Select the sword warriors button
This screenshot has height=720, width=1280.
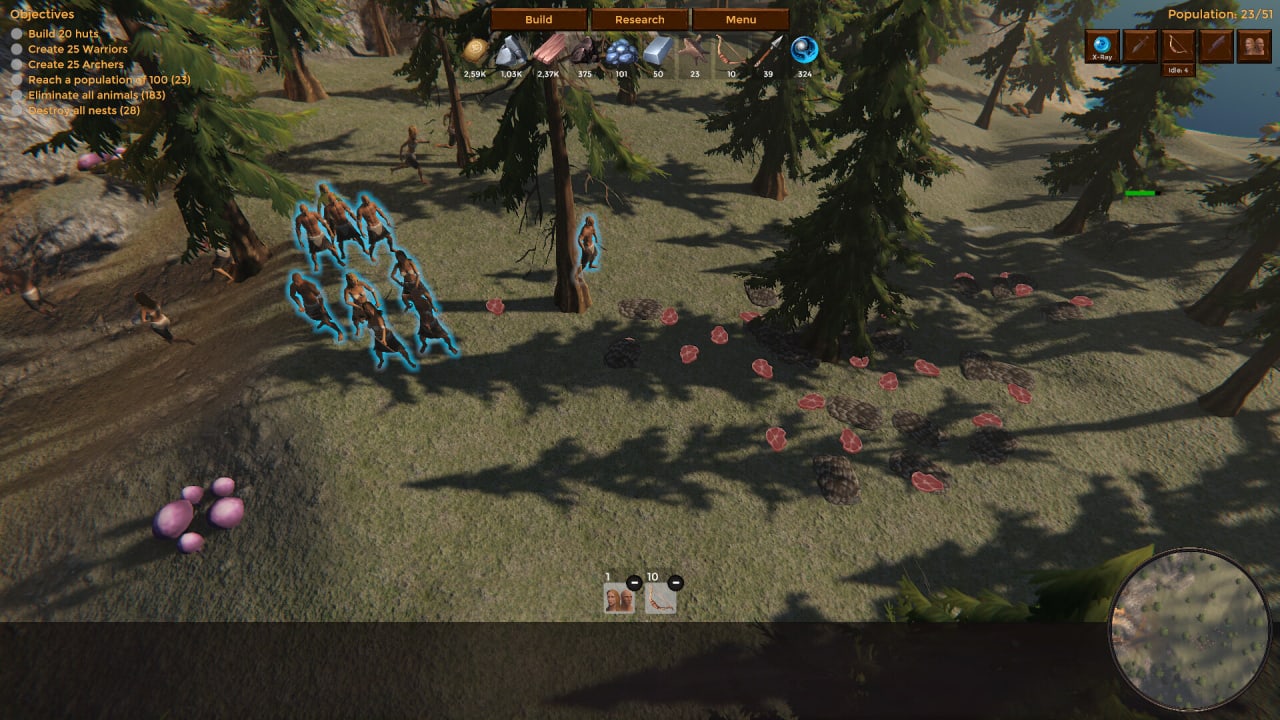point(1140,46)
